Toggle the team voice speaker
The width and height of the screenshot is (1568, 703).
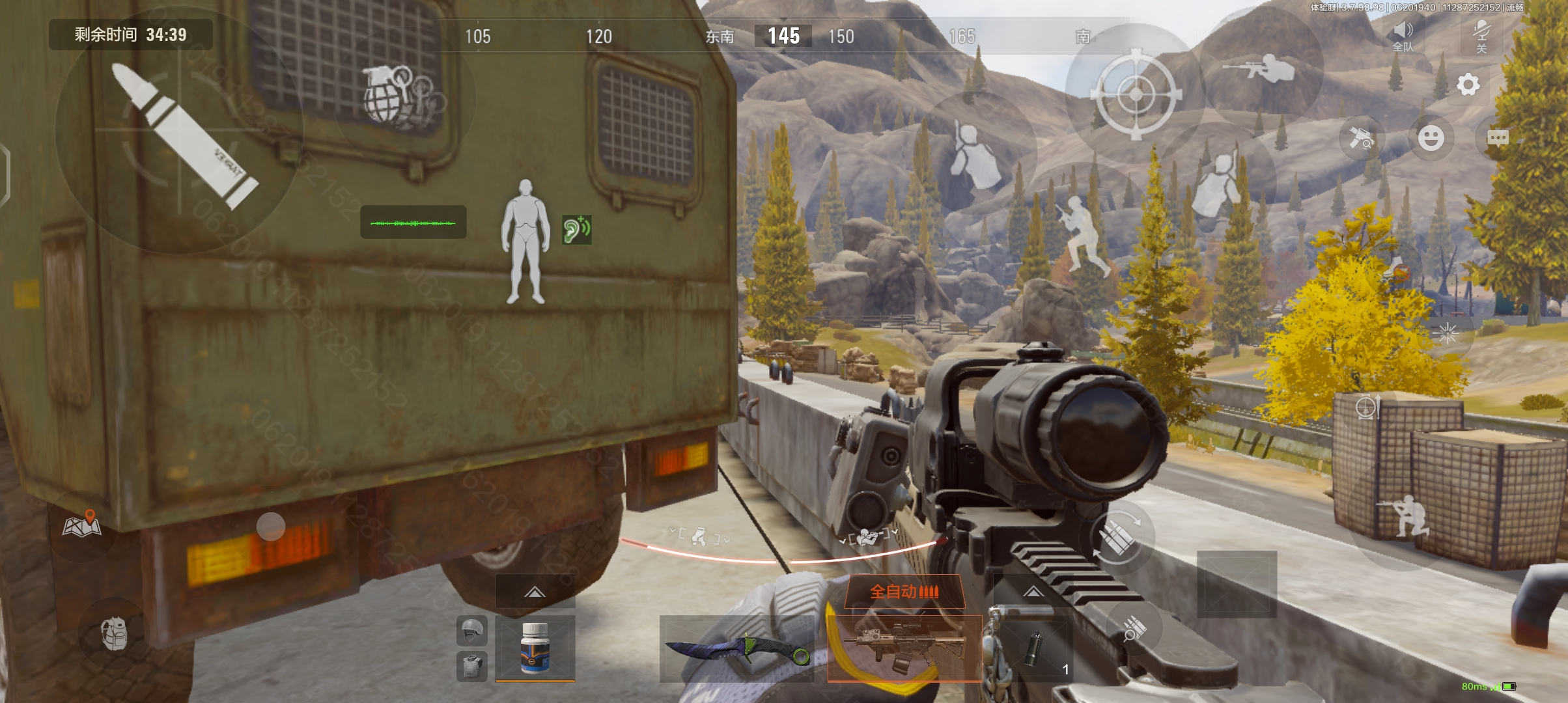pyautogui.click(x=1403, y=36)
